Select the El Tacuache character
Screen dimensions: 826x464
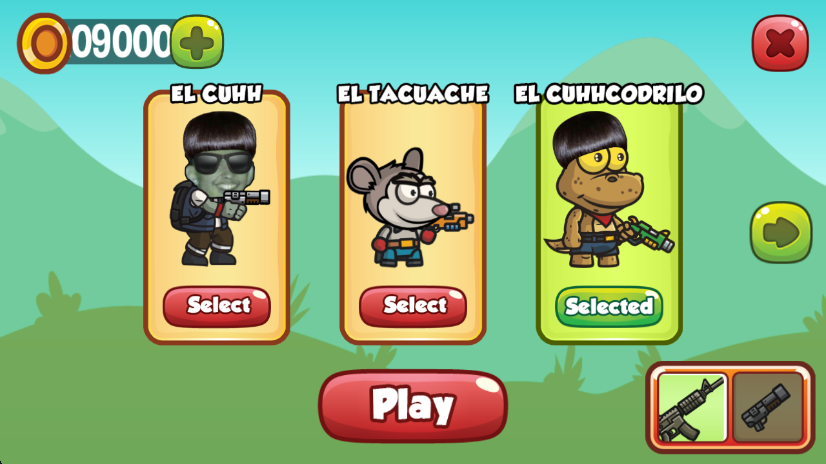coord(412,305)
